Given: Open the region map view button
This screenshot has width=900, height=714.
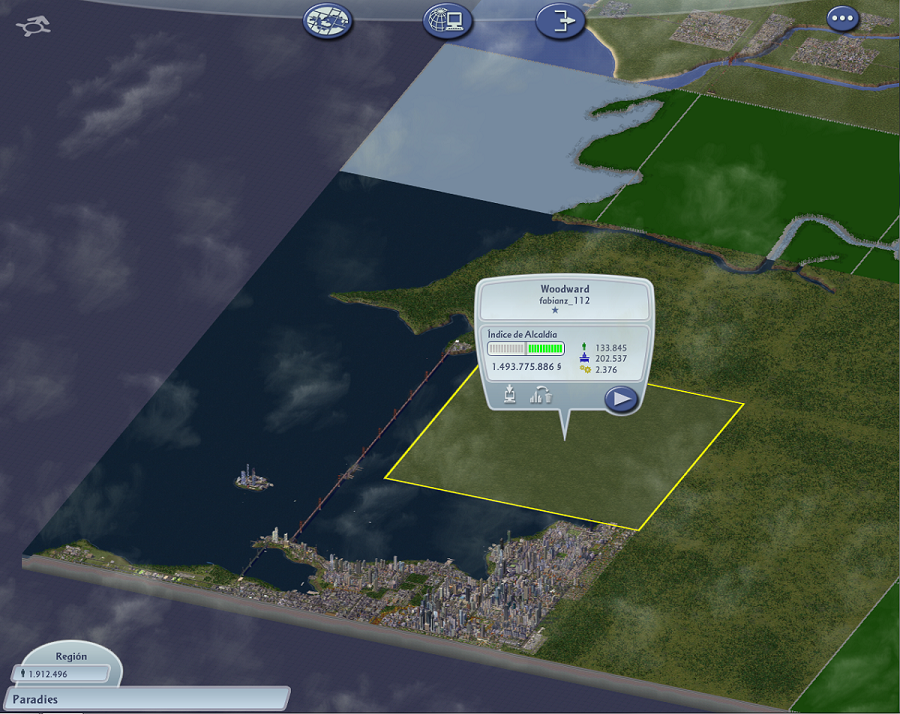Looking at the screenshot, I should [x=328, y=20].
